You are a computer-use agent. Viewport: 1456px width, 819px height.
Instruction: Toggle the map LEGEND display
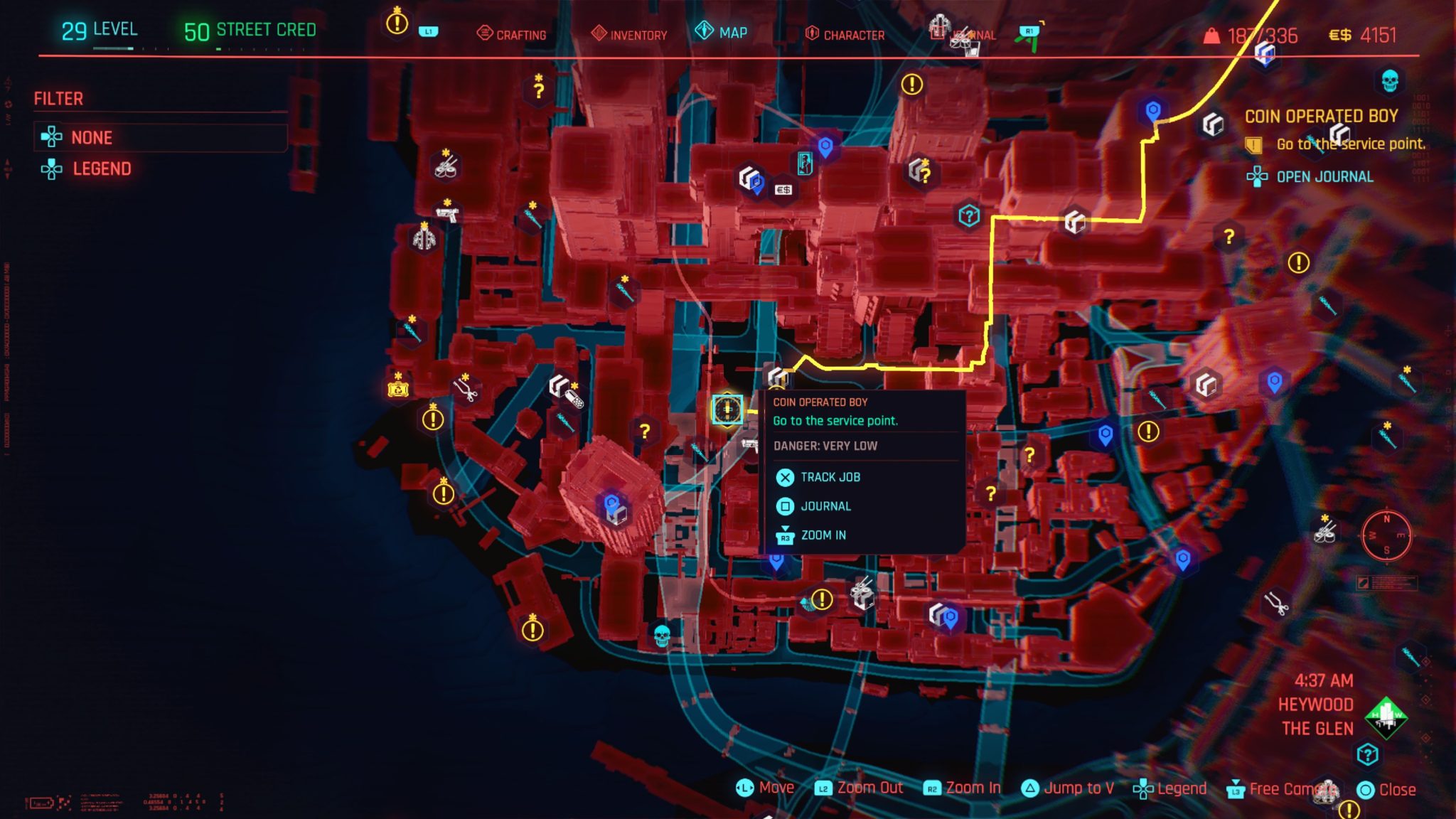(x=102, y=168)
